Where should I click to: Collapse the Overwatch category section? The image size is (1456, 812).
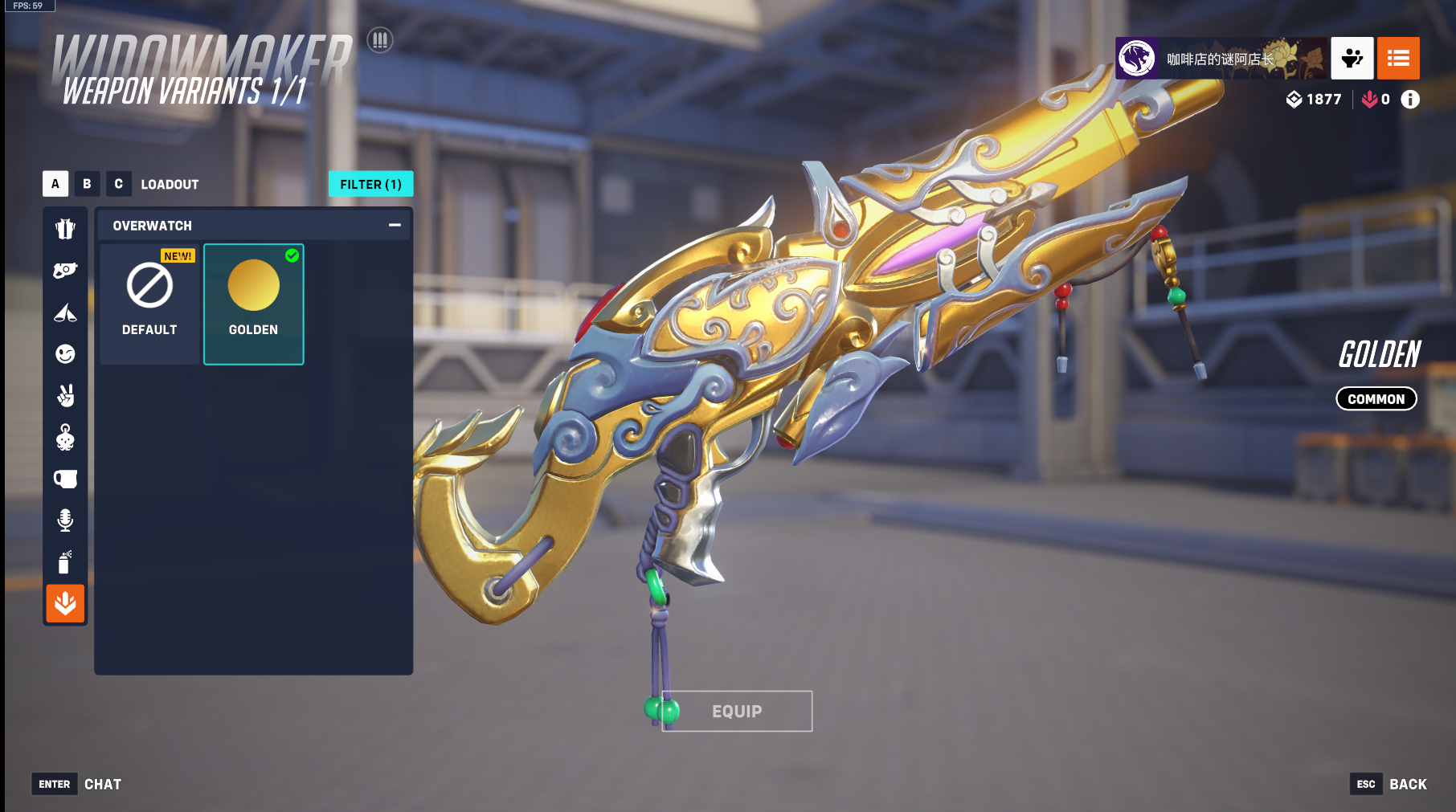click(395, 226)
